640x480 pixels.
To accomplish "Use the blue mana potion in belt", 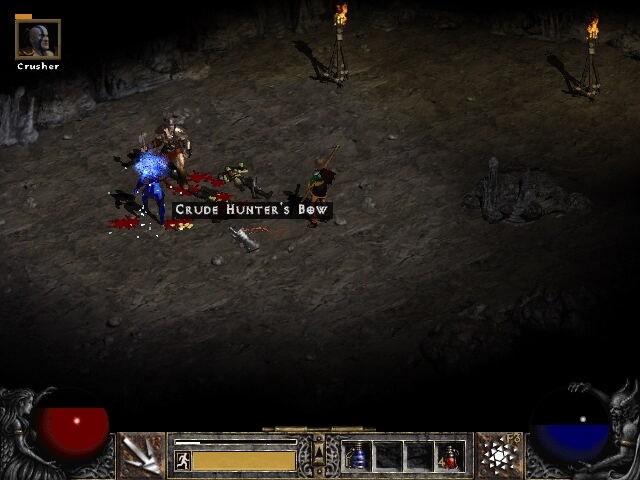I will [357, 457].
